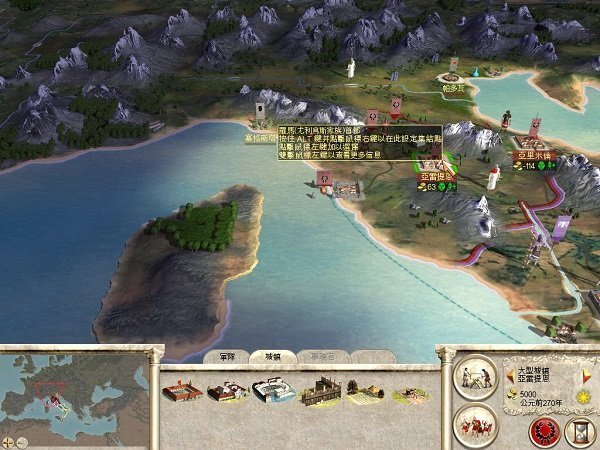Select the white arena building icon
This screenshot has height=450, width=600.
point(274,390)
